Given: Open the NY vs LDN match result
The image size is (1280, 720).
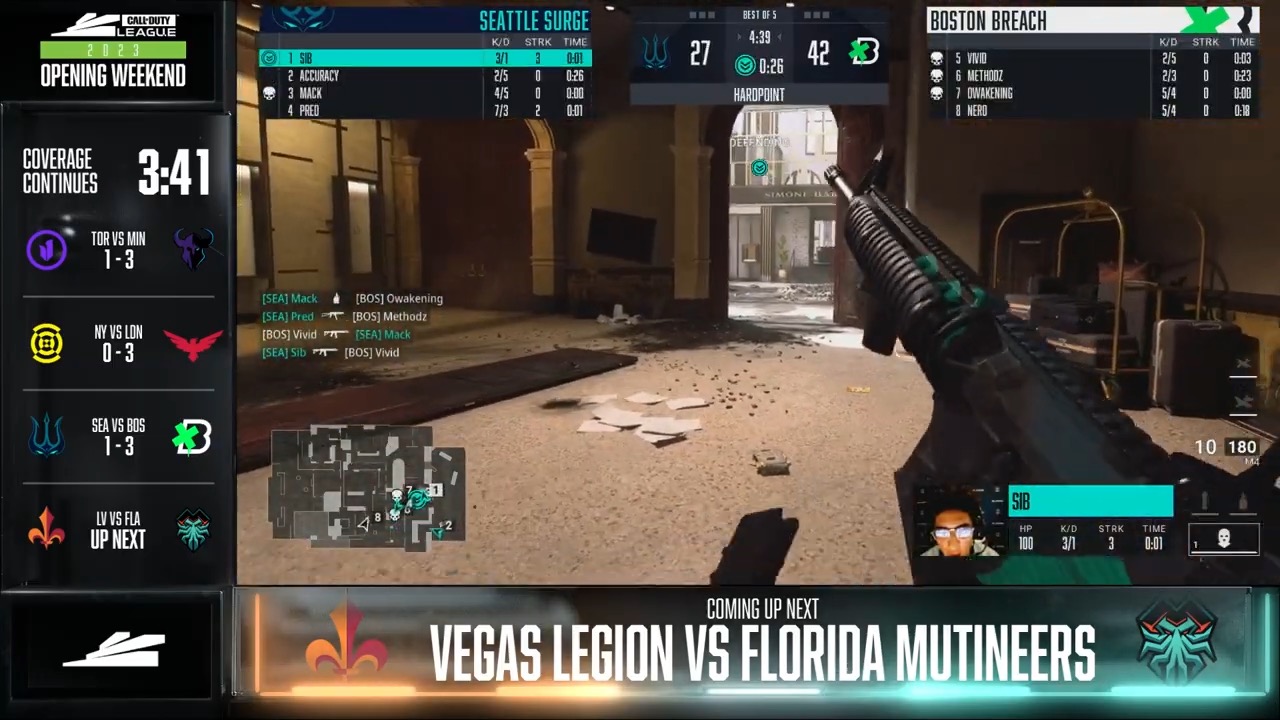Looking at the screenshot, I should [118, 343].
